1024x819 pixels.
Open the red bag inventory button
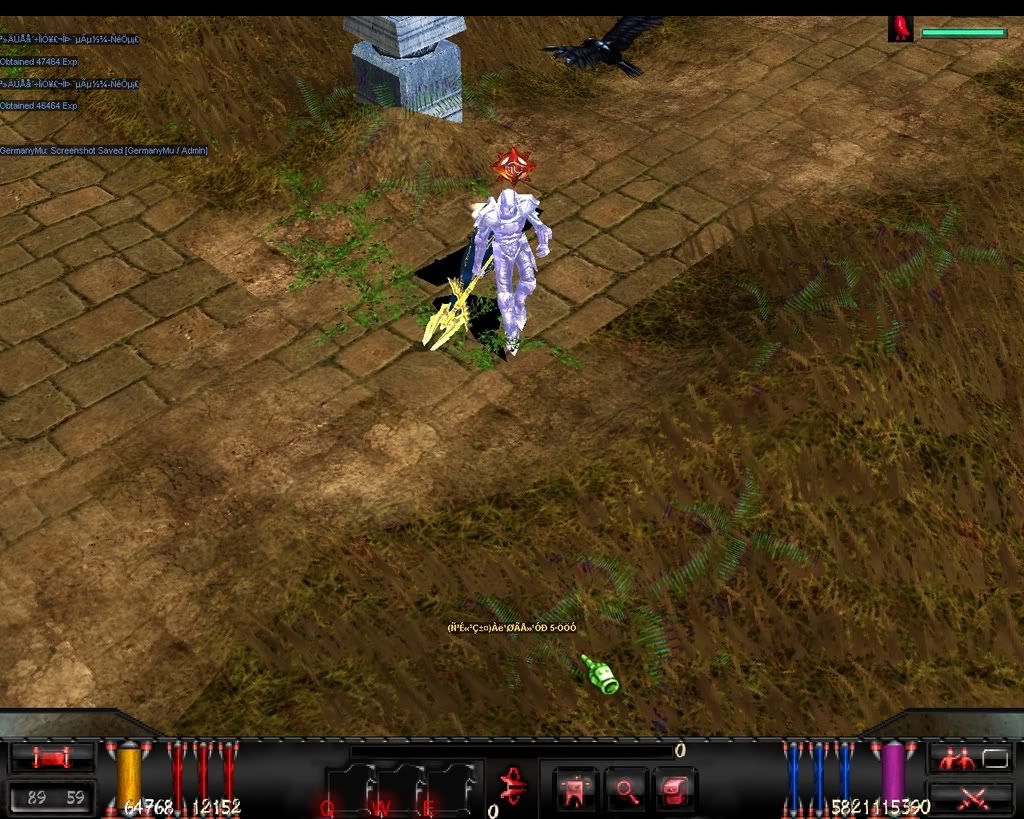pos(676,790)
